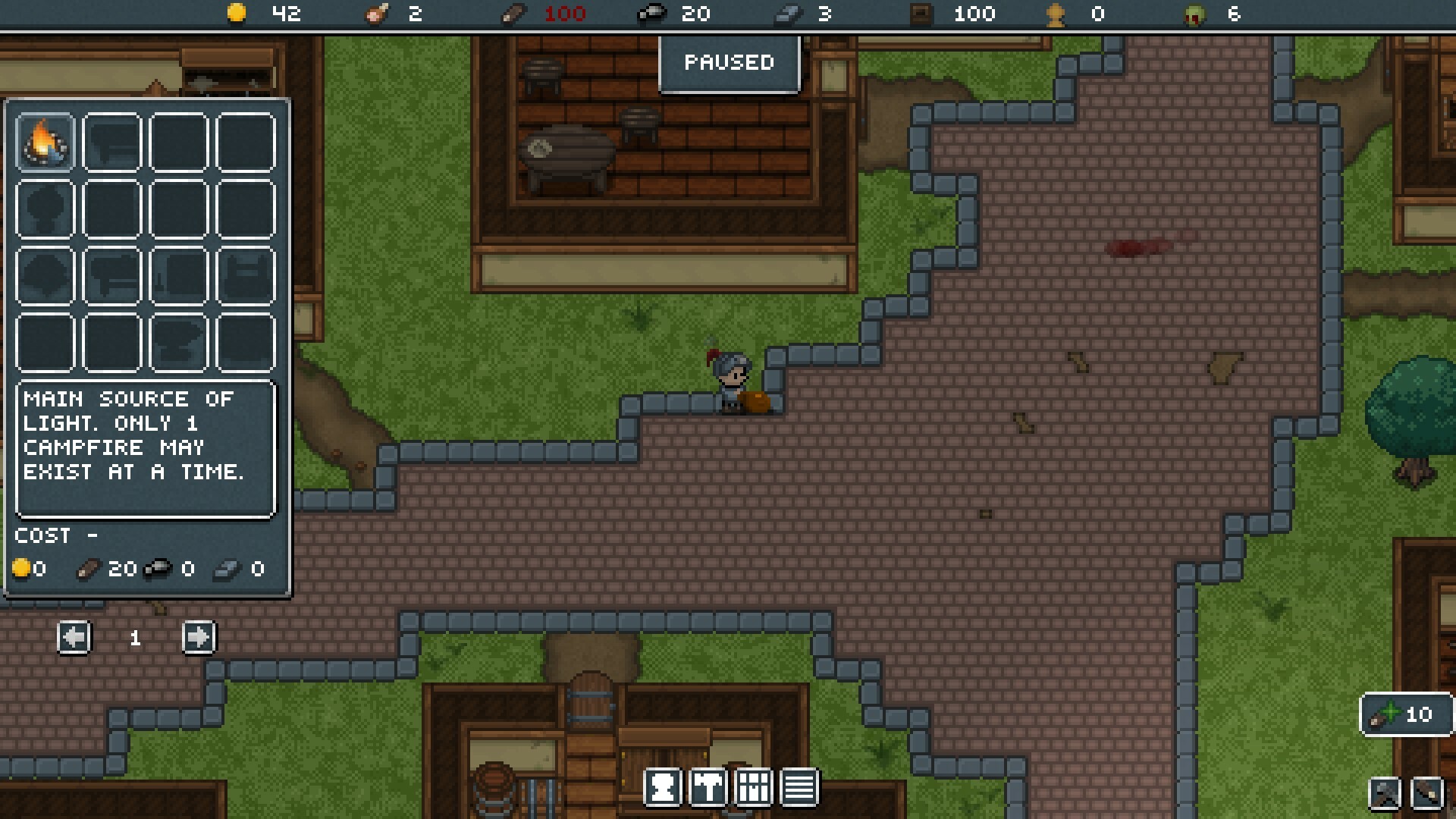Go back a build page with the left arrow
Screen dimensions: 1456x819
[74, 638]
